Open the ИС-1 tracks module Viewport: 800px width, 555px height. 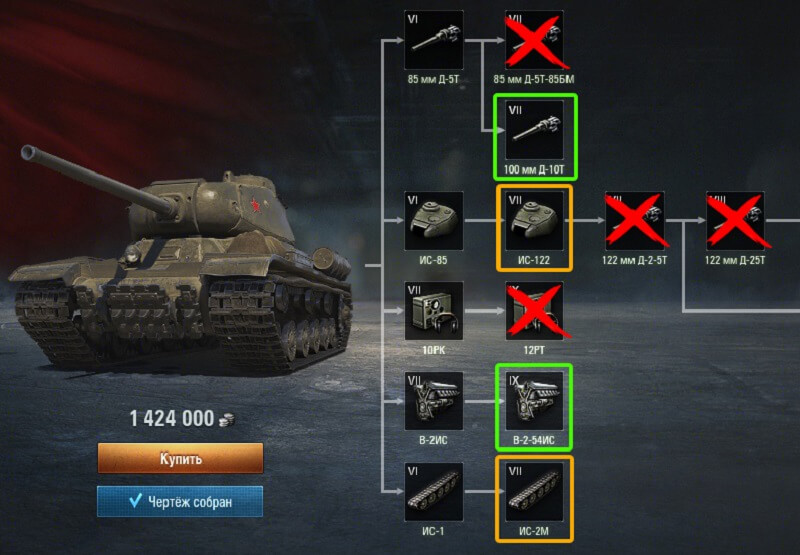[x=434, y=491]
